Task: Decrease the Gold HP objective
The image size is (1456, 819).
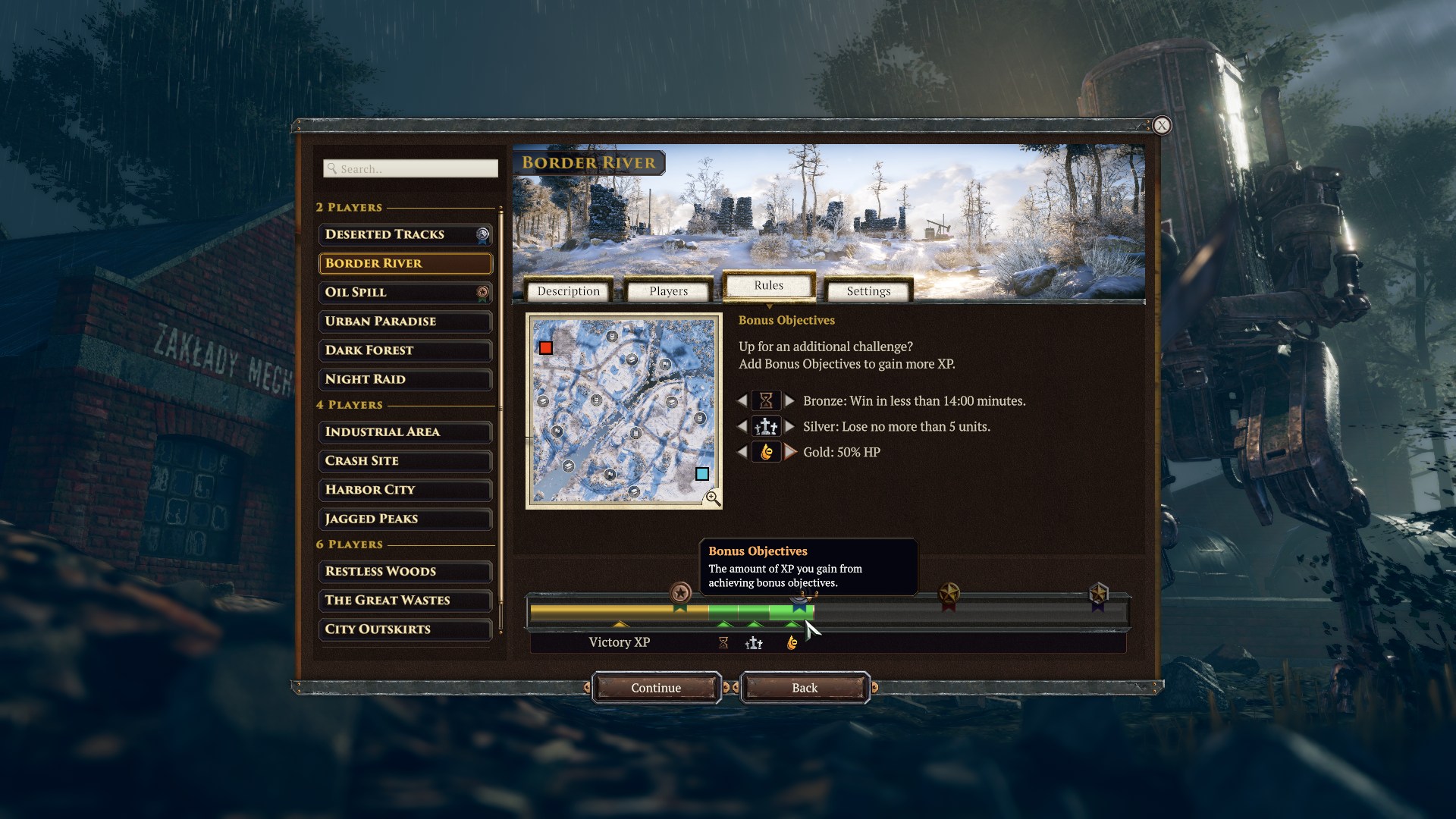Action: (x=742, y=452)
